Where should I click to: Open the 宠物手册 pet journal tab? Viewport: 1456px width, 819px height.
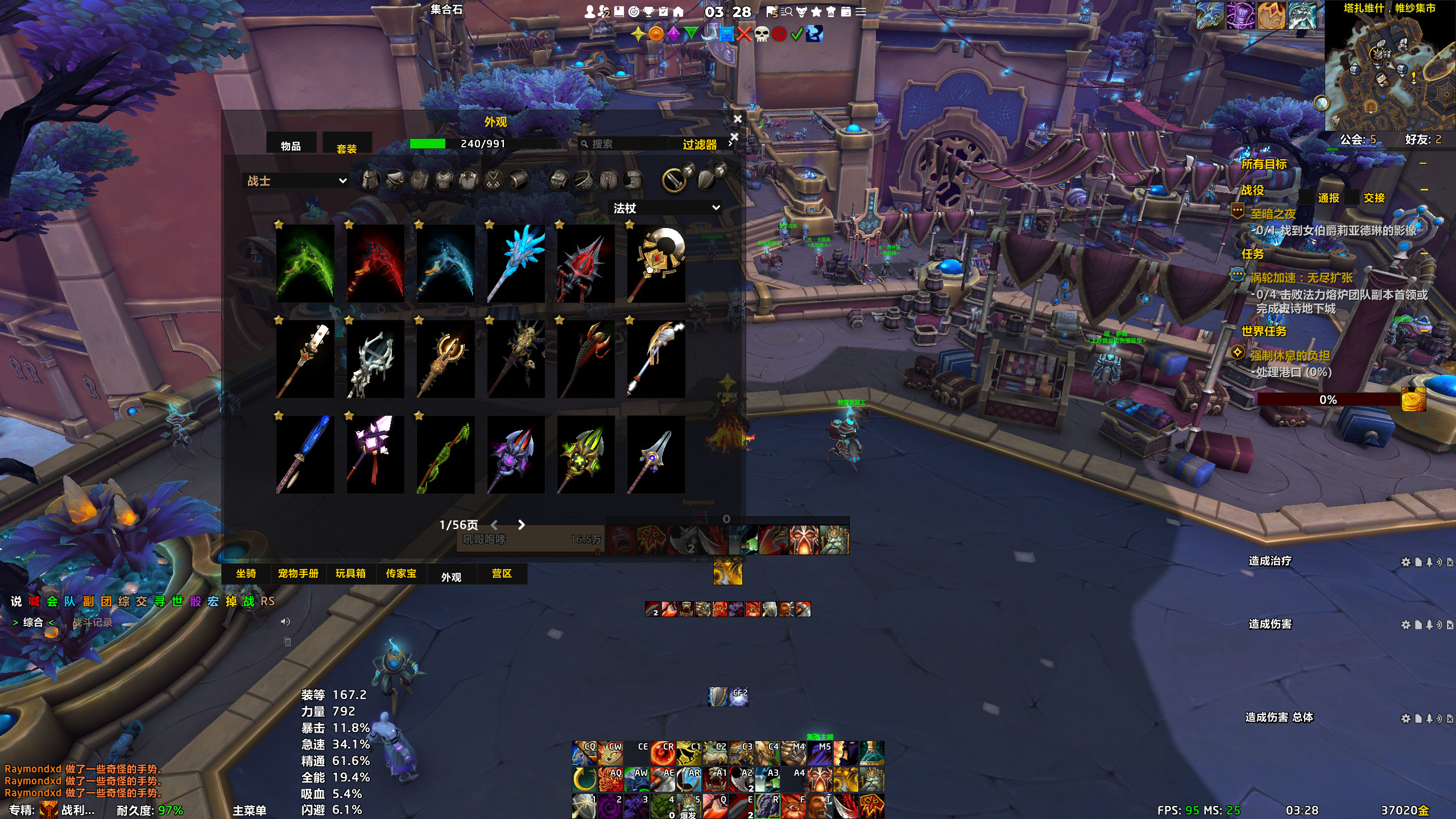point(298,573)
